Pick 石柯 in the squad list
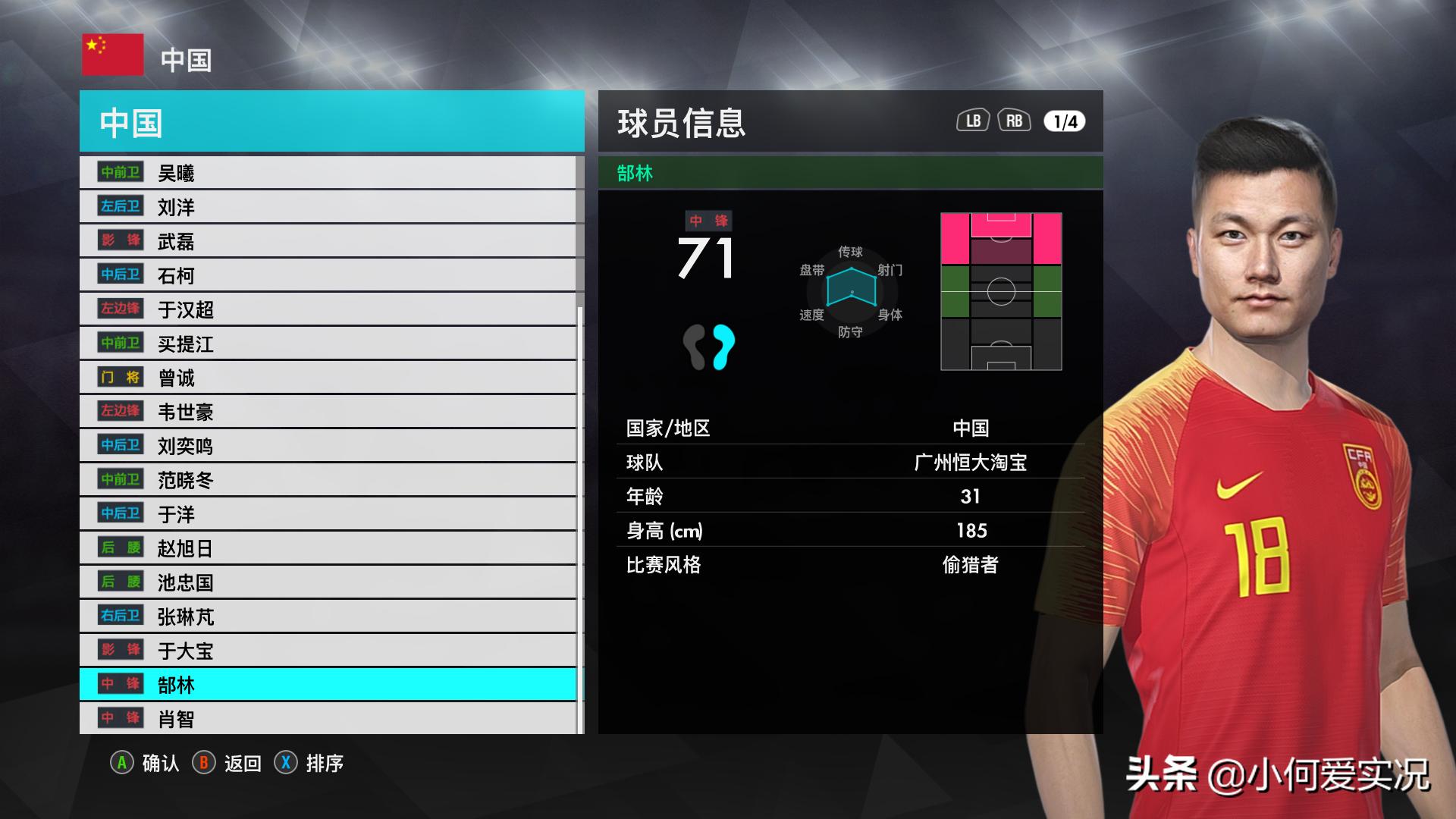 328,275
